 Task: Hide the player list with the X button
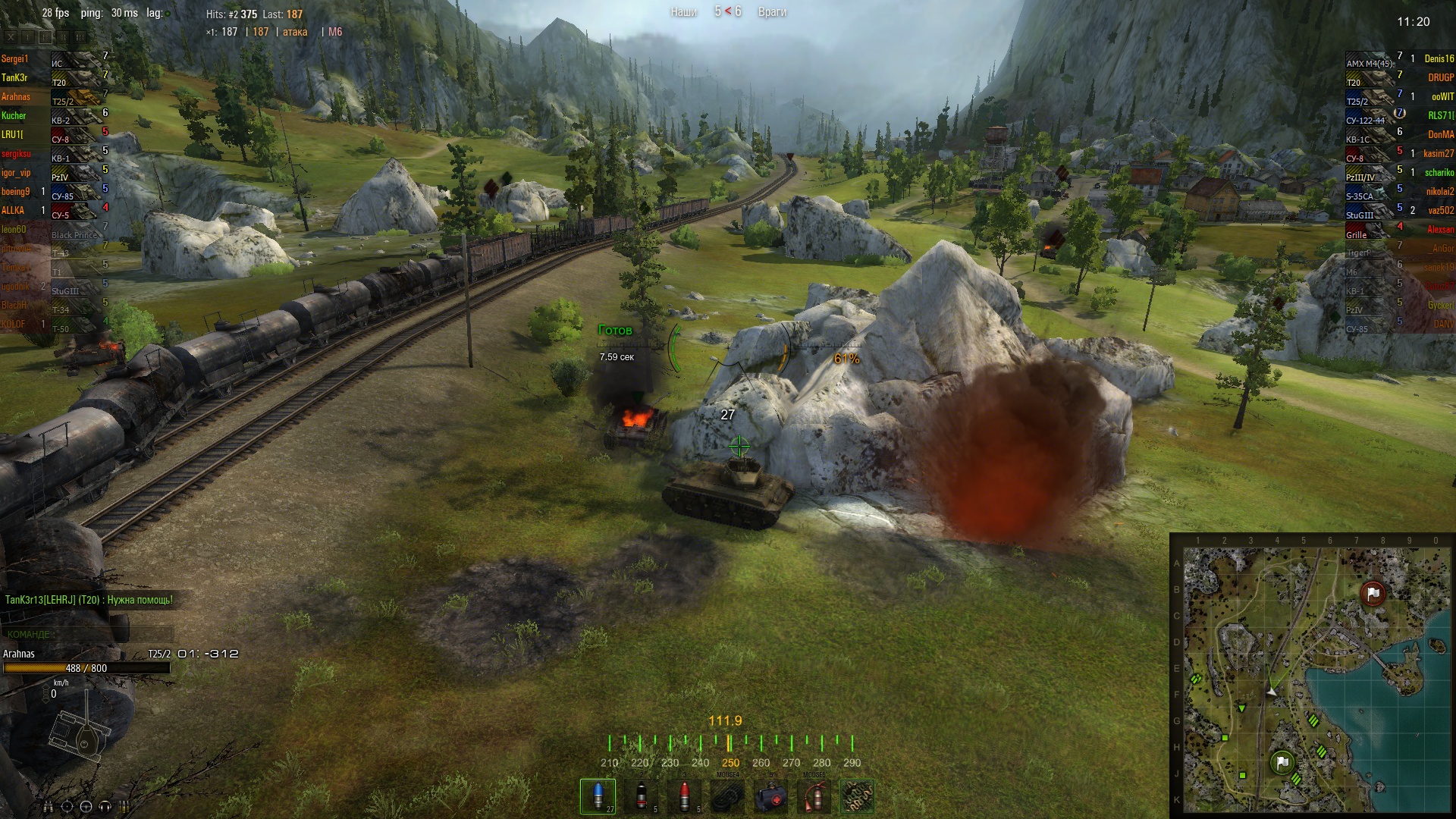[x=11, y=36]
